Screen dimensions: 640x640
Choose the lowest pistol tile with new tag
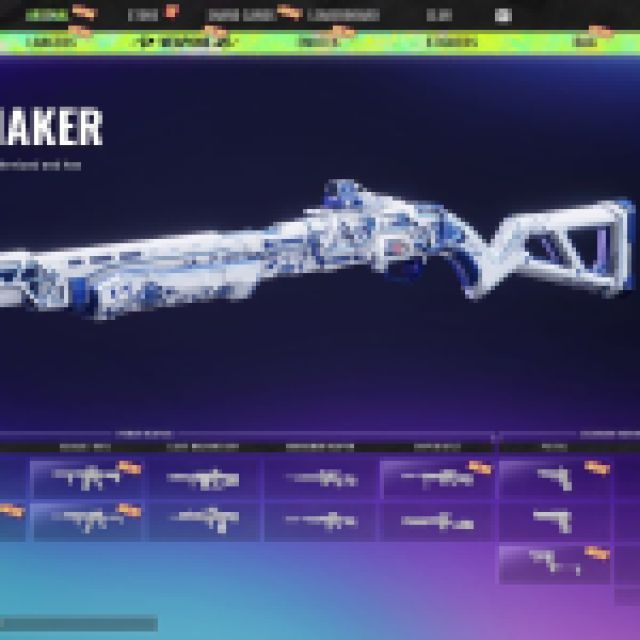coord(554,563)
